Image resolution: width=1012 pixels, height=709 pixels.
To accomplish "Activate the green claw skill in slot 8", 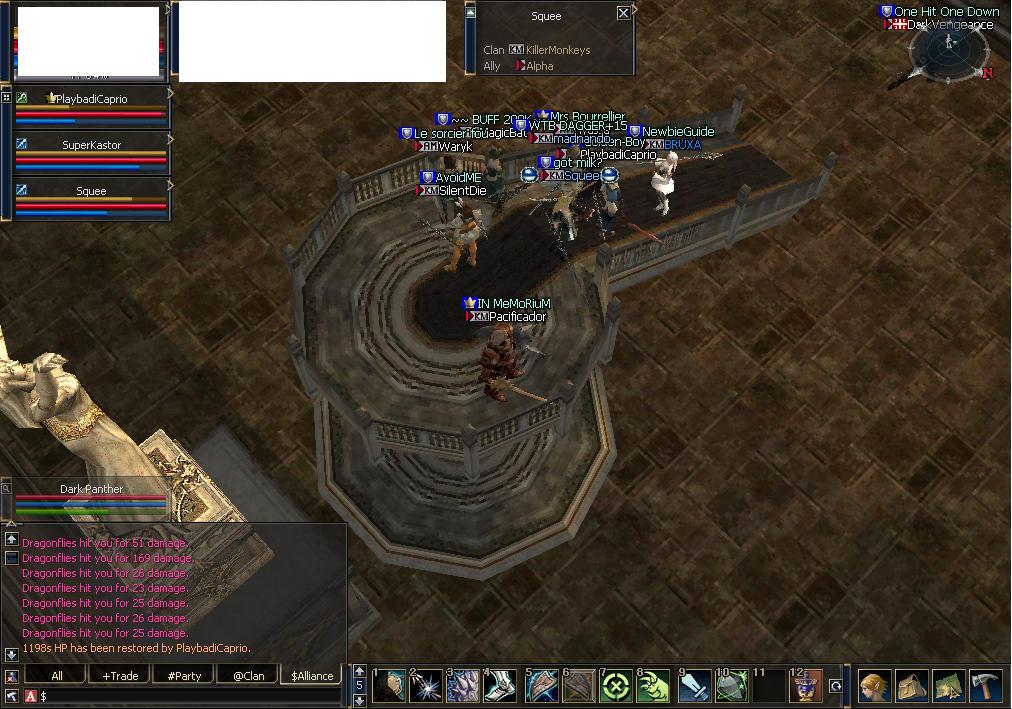I will pyautogui.click(x=653, y=687).
